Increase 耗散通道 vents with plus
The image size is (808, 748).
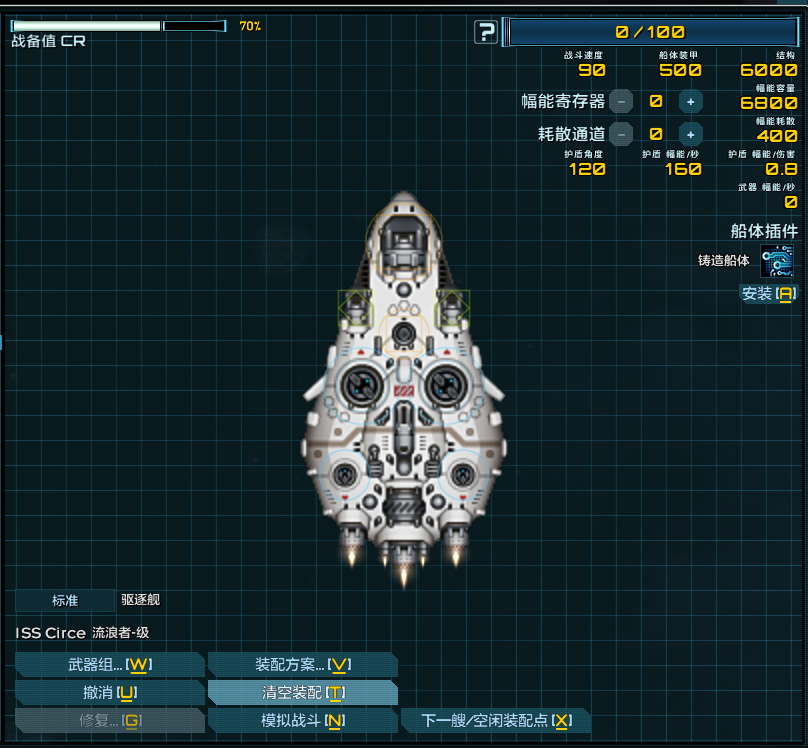pyautogui.click(x=690, y=134)
